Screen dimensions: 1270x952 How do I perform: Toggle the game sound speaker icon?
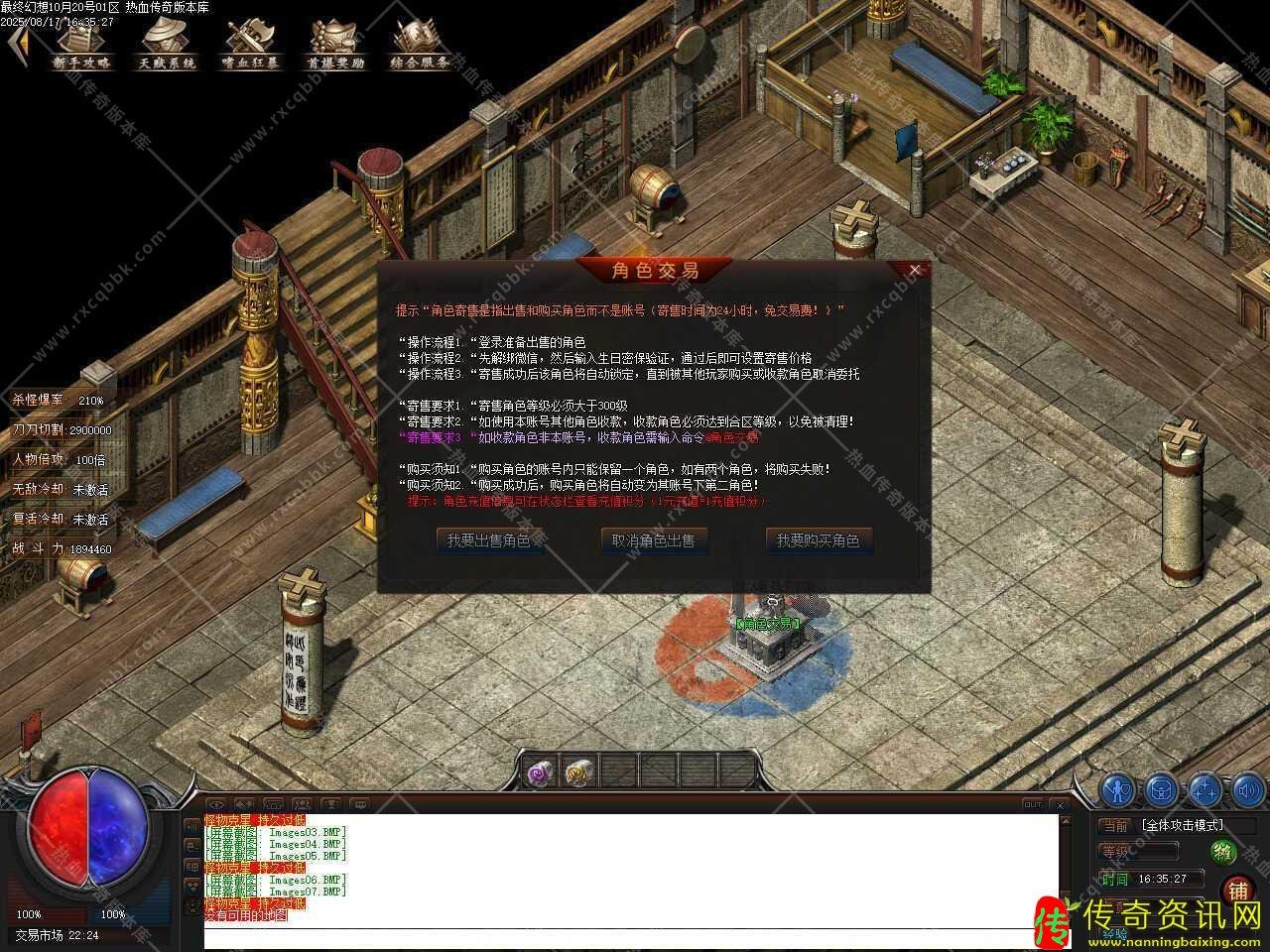pyautogui.click(x=1247, y=791)
